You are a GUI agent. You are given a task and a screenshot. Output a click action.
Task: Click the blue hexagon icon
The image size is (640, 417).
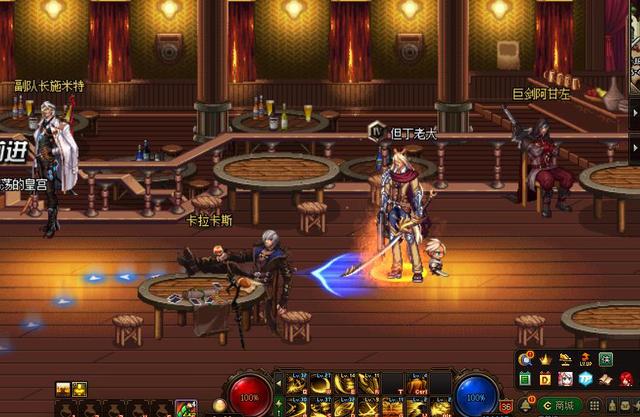point(585,380)
